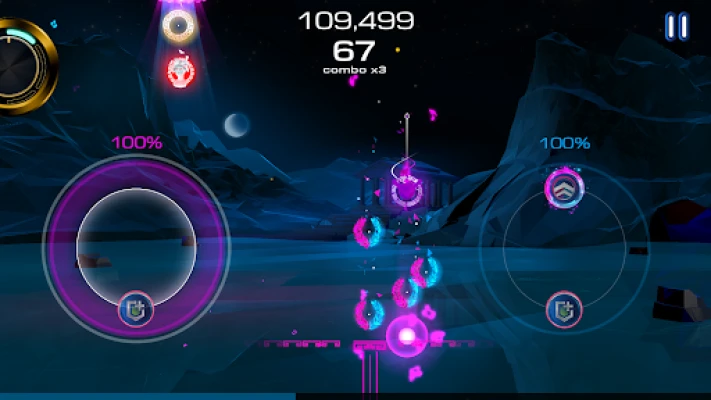Viewport: 711px width, 400px height.
Task: Tap the shield icon on the blue pad
Action: click(x=565, y=310)
